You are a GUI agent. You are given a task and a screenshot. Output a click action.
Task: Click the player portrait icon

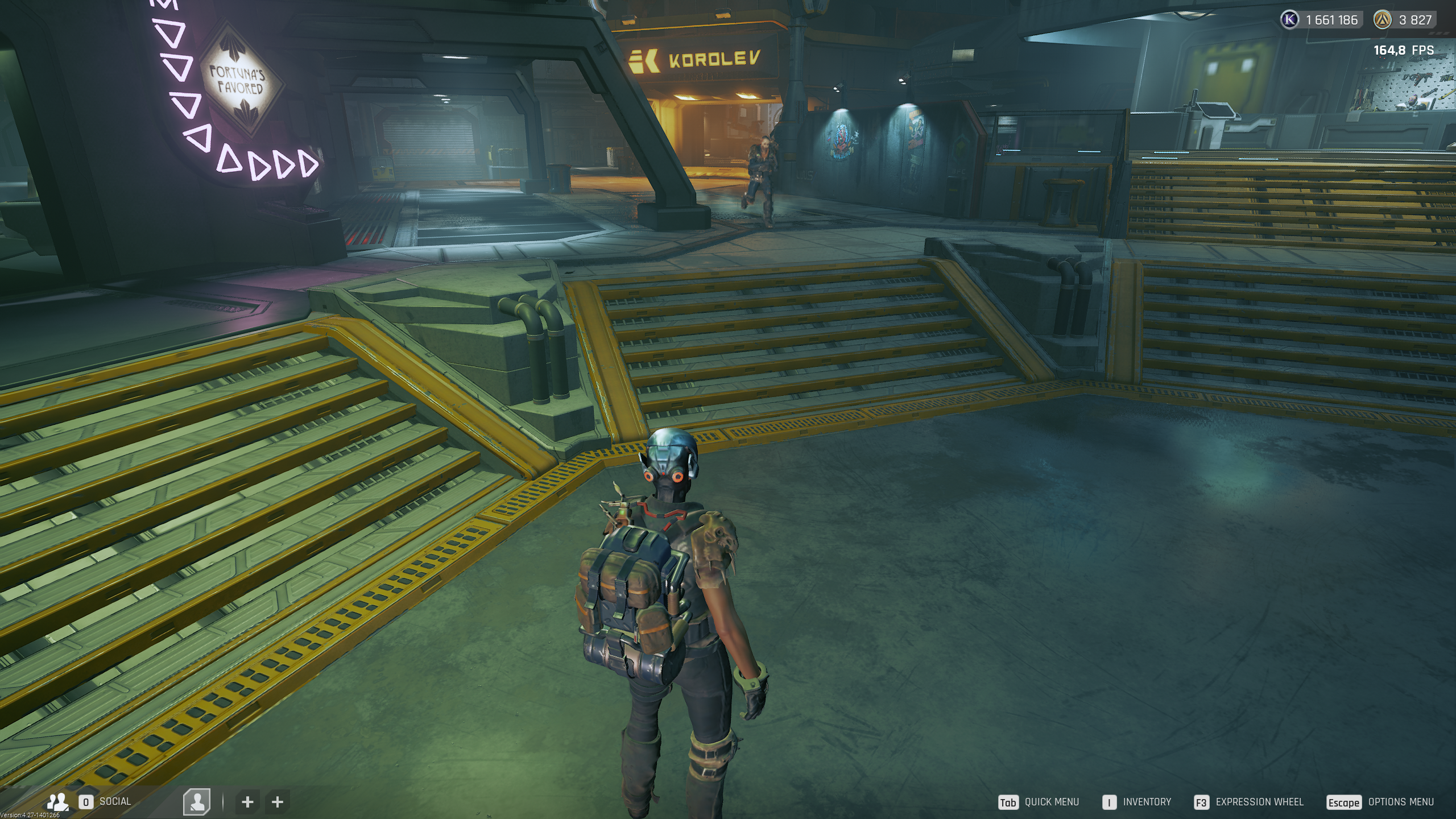197,802
